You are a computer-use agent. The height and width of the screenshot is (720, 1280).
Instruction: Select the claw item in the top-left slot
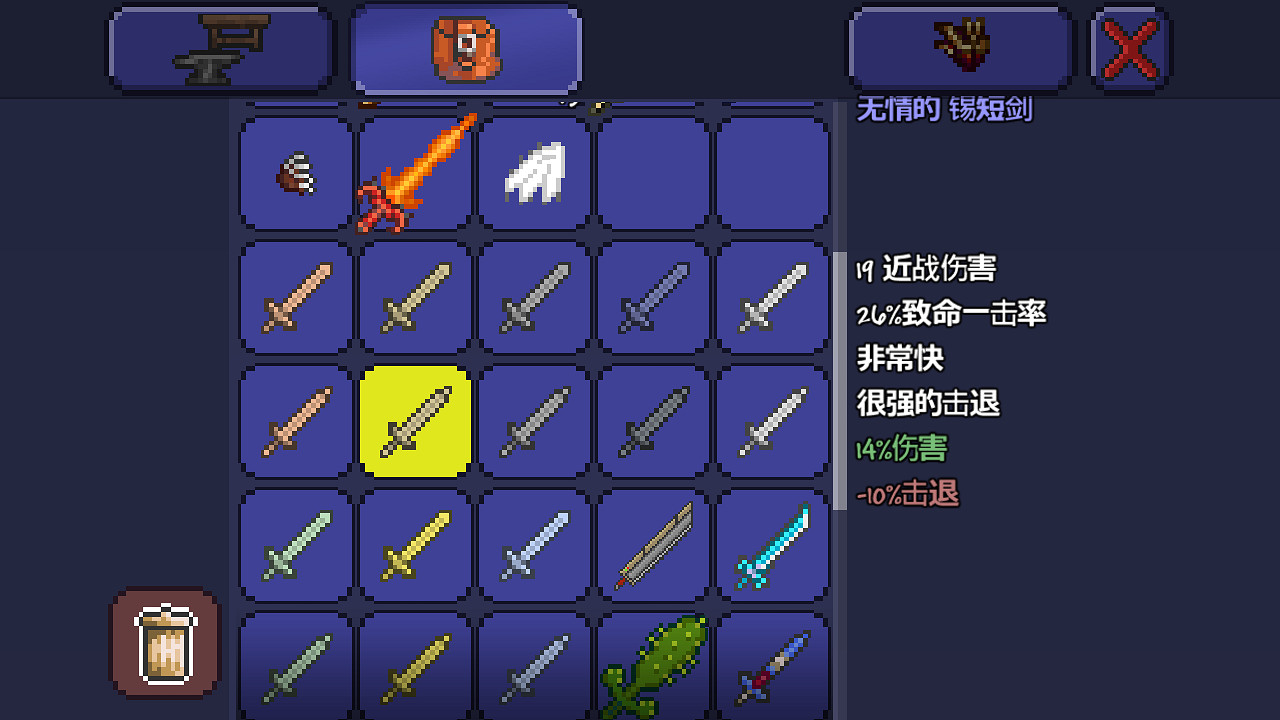tap(293, 172)
